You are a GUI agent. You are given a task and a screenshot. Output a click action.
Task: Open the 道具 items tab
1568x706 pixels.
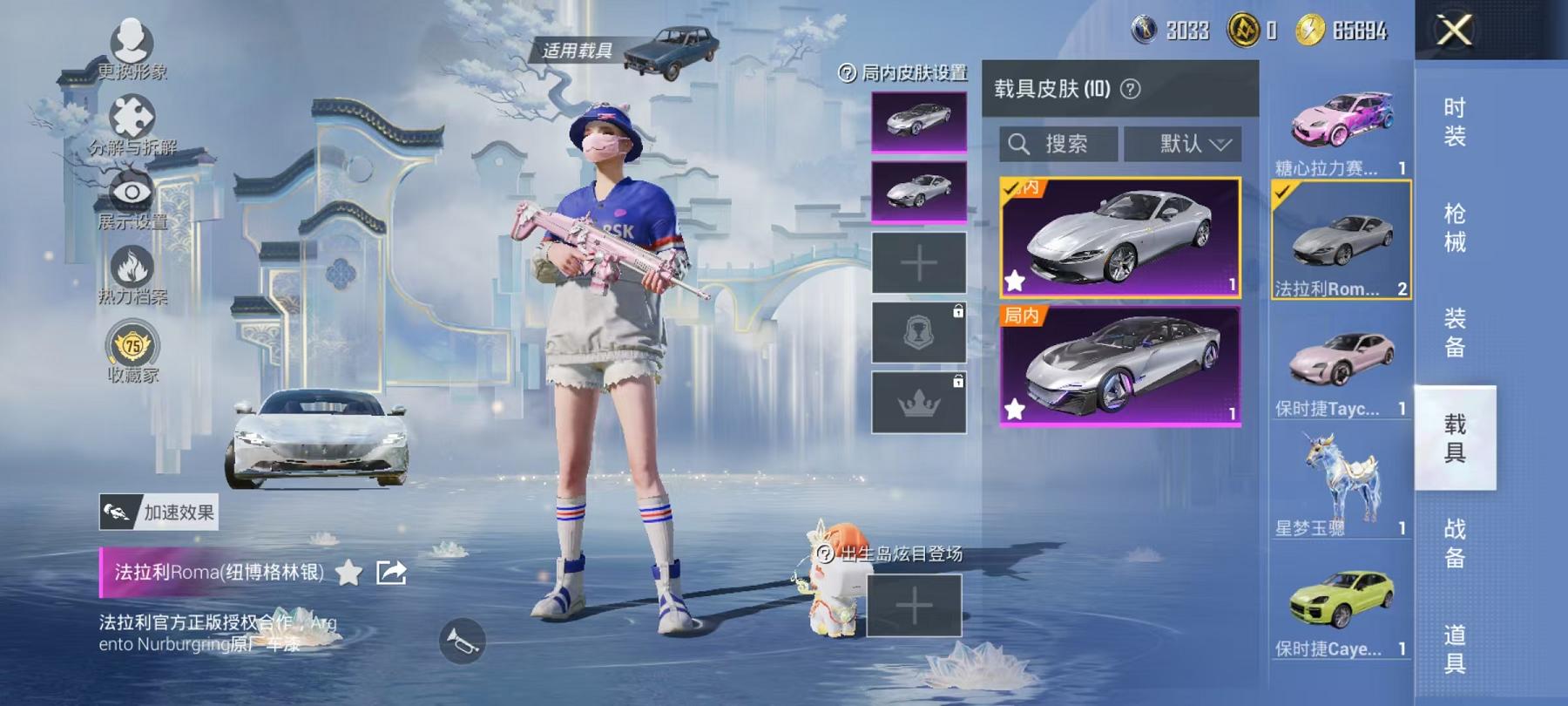click(x=1454, y=648)
